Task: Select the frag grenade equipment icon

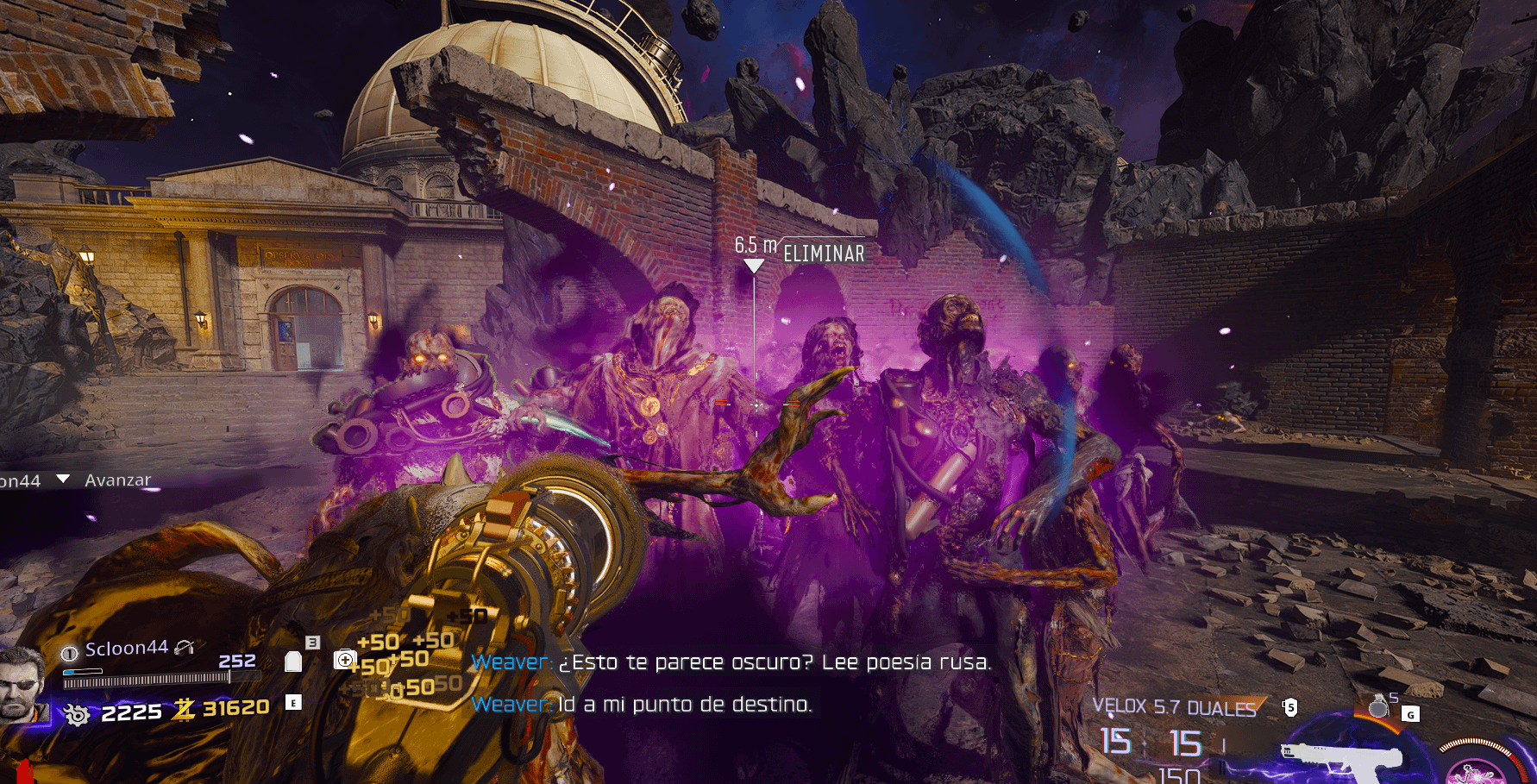Action: [x=1378, y=706]
